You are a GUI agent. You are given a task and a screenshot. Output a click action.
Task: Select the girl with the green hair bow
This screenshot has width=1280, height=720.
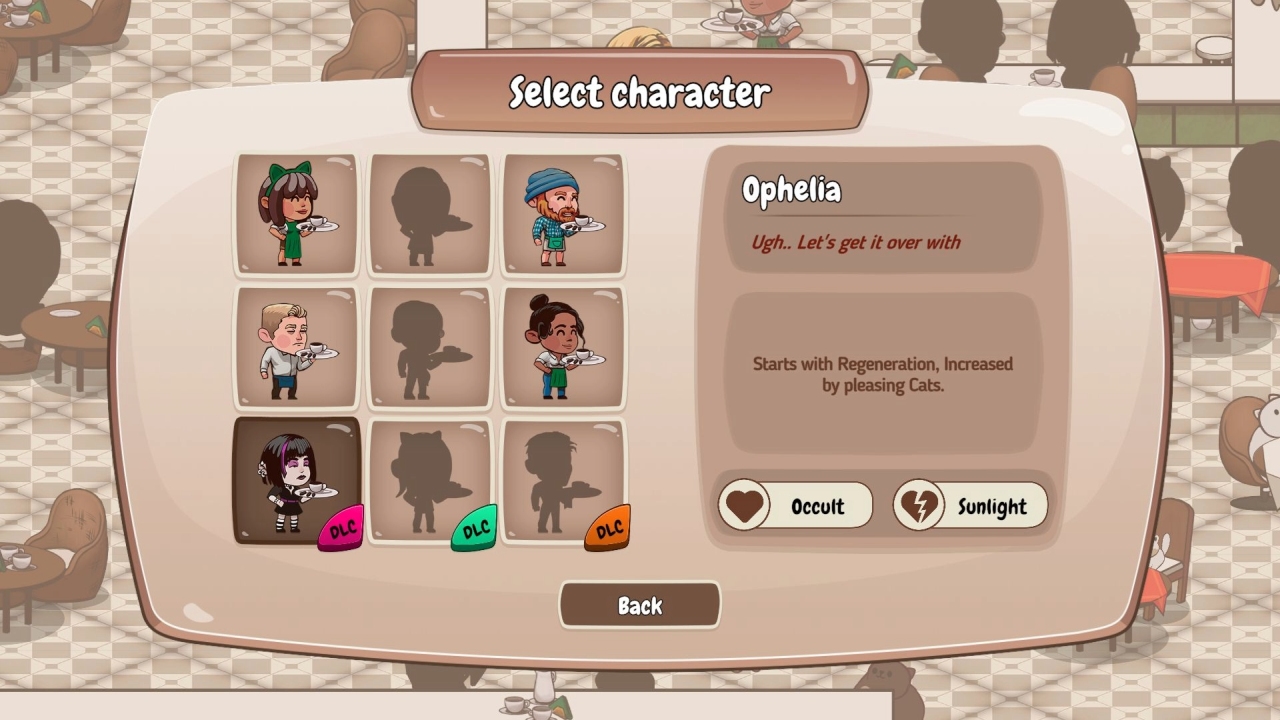pyautogui.click(x=297, y=213)
